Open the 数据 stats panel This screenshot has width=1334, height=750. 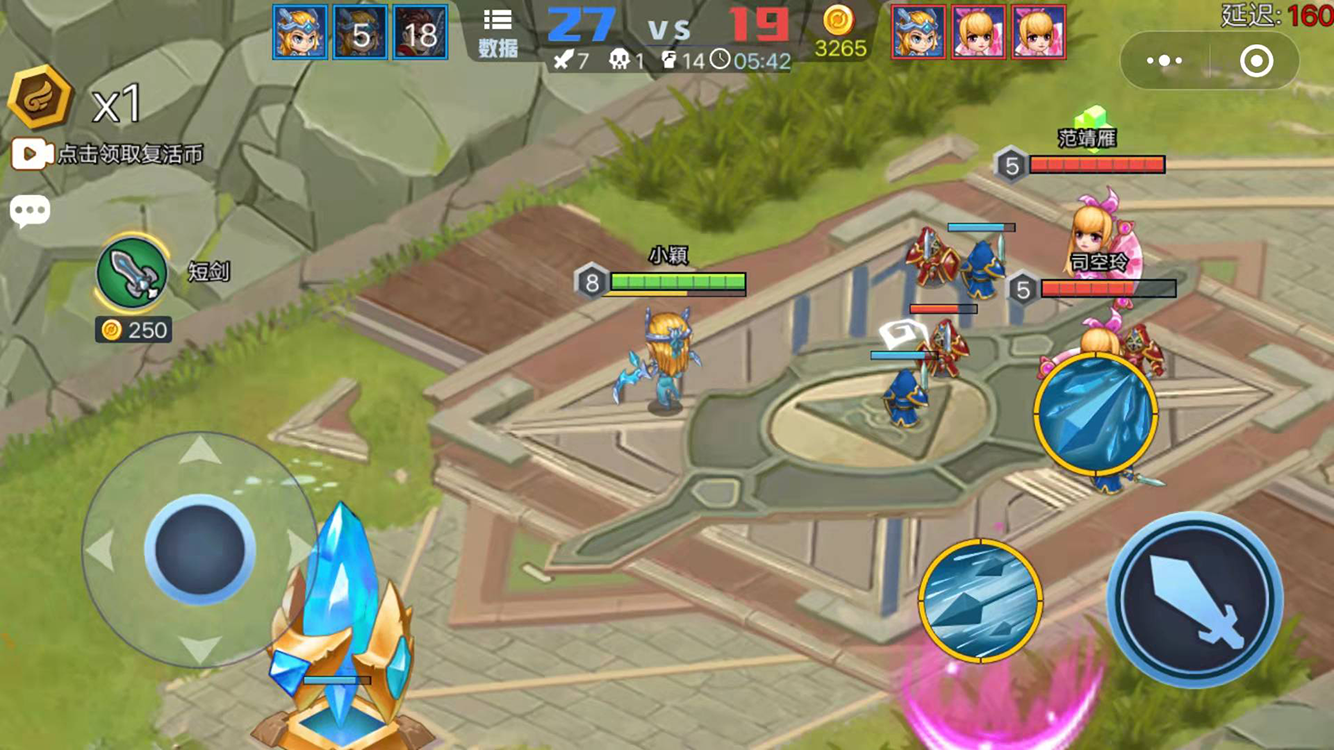(x=497, y=32)
